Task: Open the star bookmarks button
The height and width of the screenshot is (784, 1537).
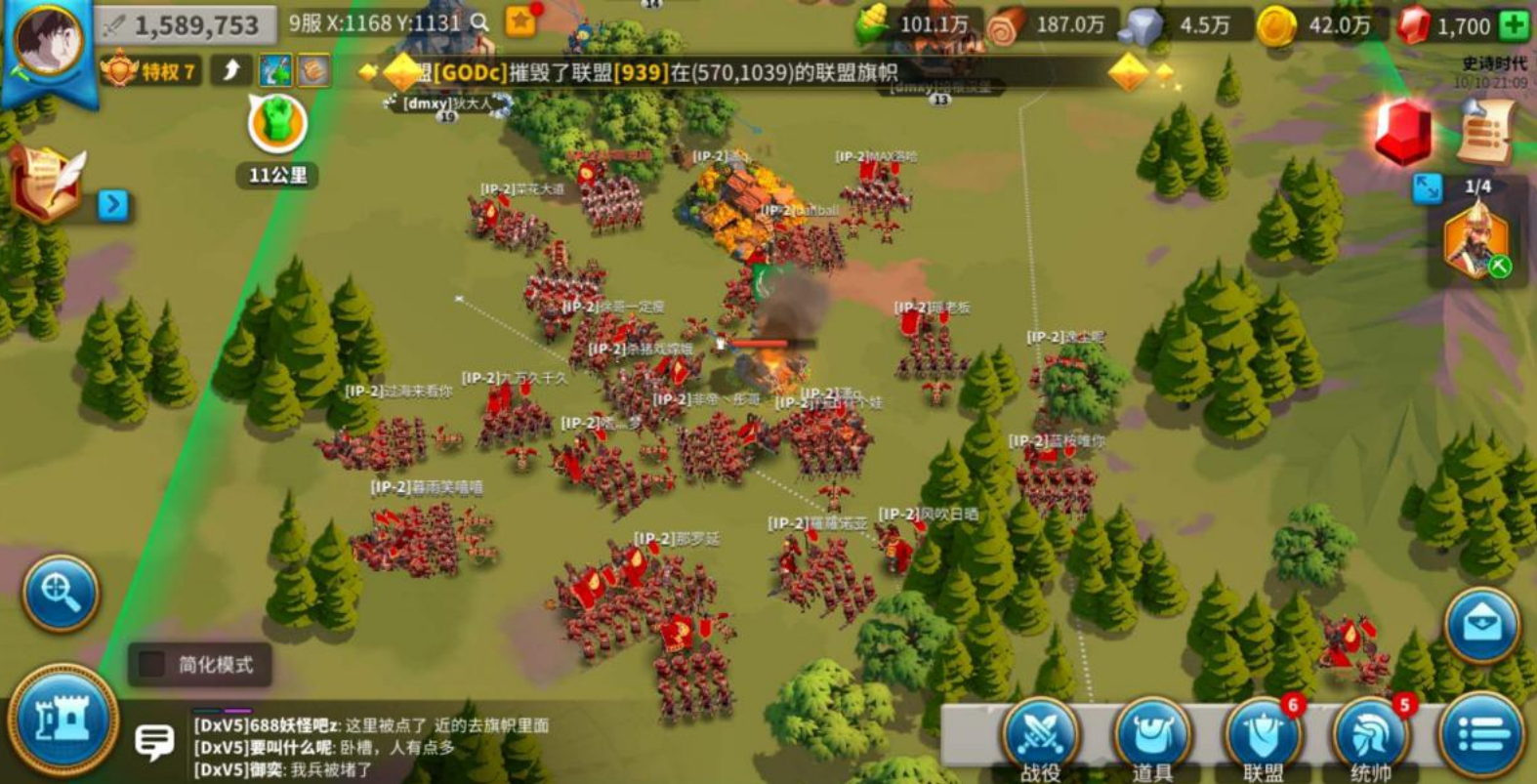Action: point(520,21)
